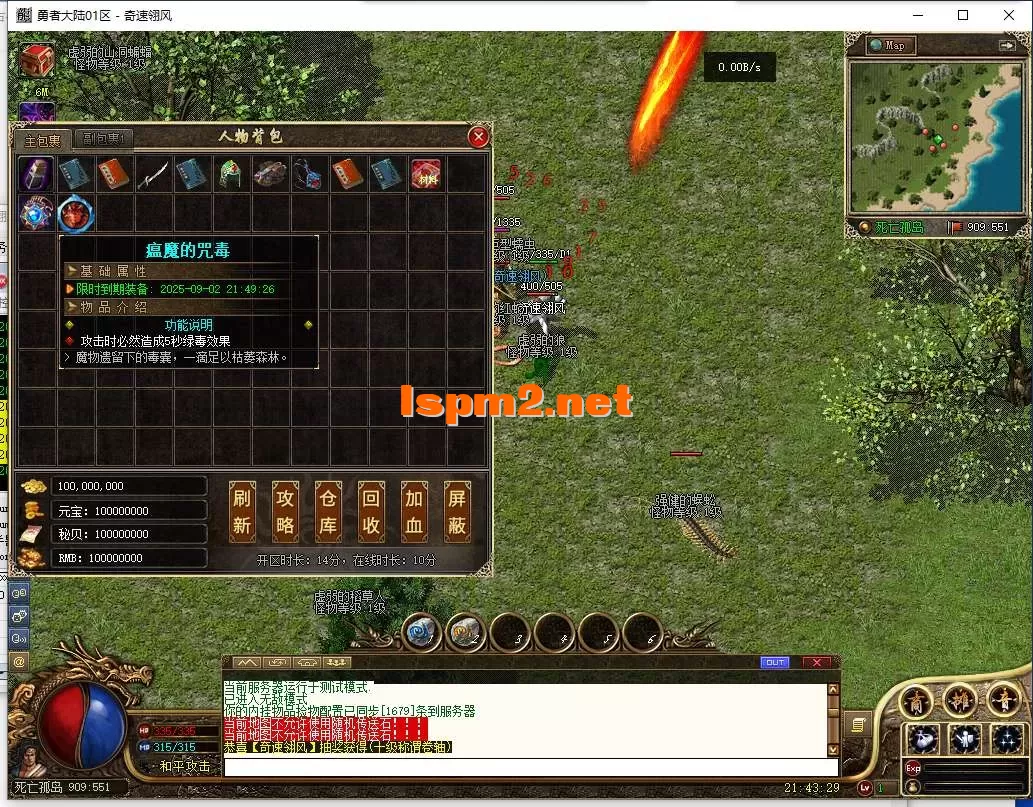This screenshot has height=807, width=1033.
Task: Maximize the game window
Action: coord(963,15)
